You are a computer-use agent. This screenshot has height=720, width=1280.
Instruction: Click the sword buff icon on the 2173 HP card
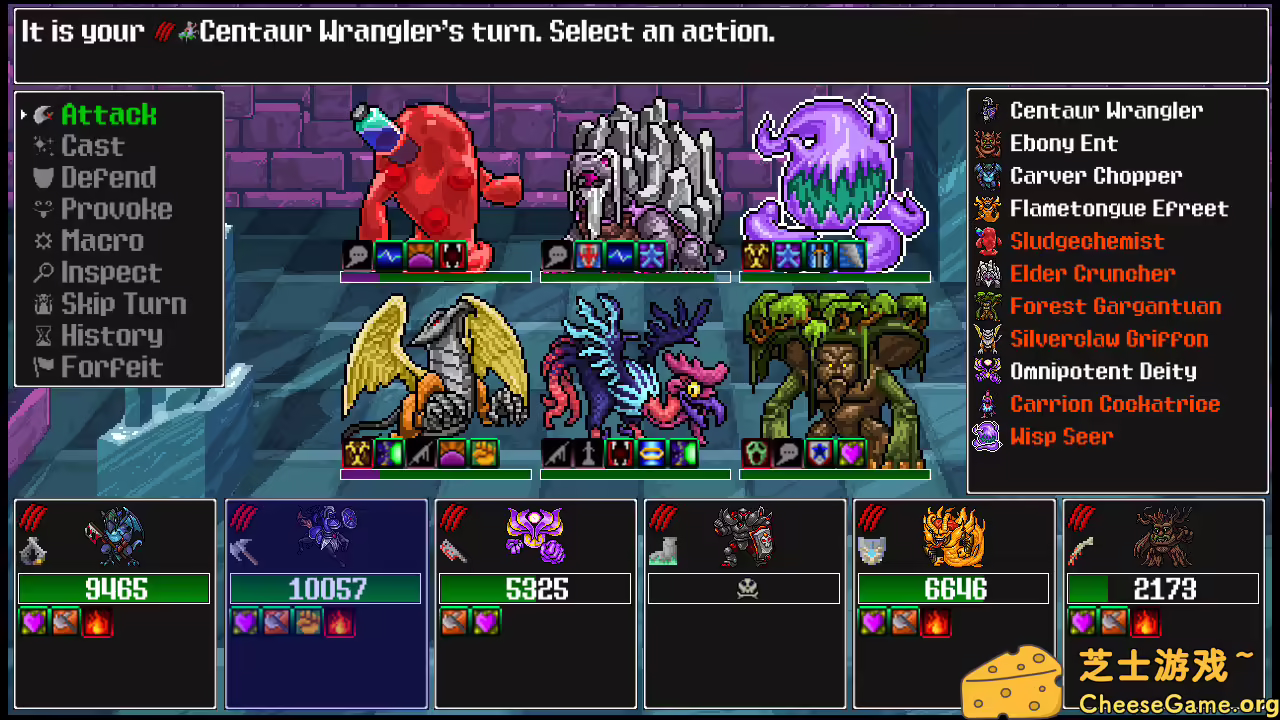tap(1115, 622)
